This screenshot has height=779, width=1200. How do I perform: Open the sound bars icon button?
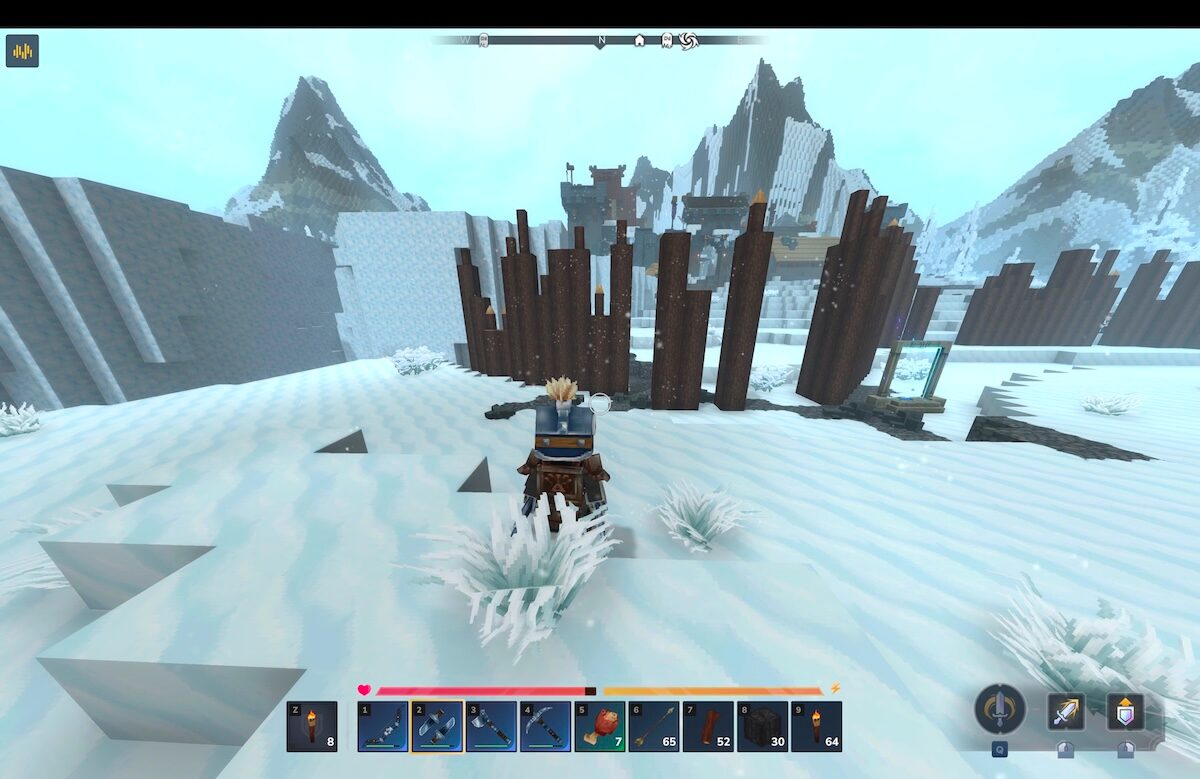coord(22,51)
